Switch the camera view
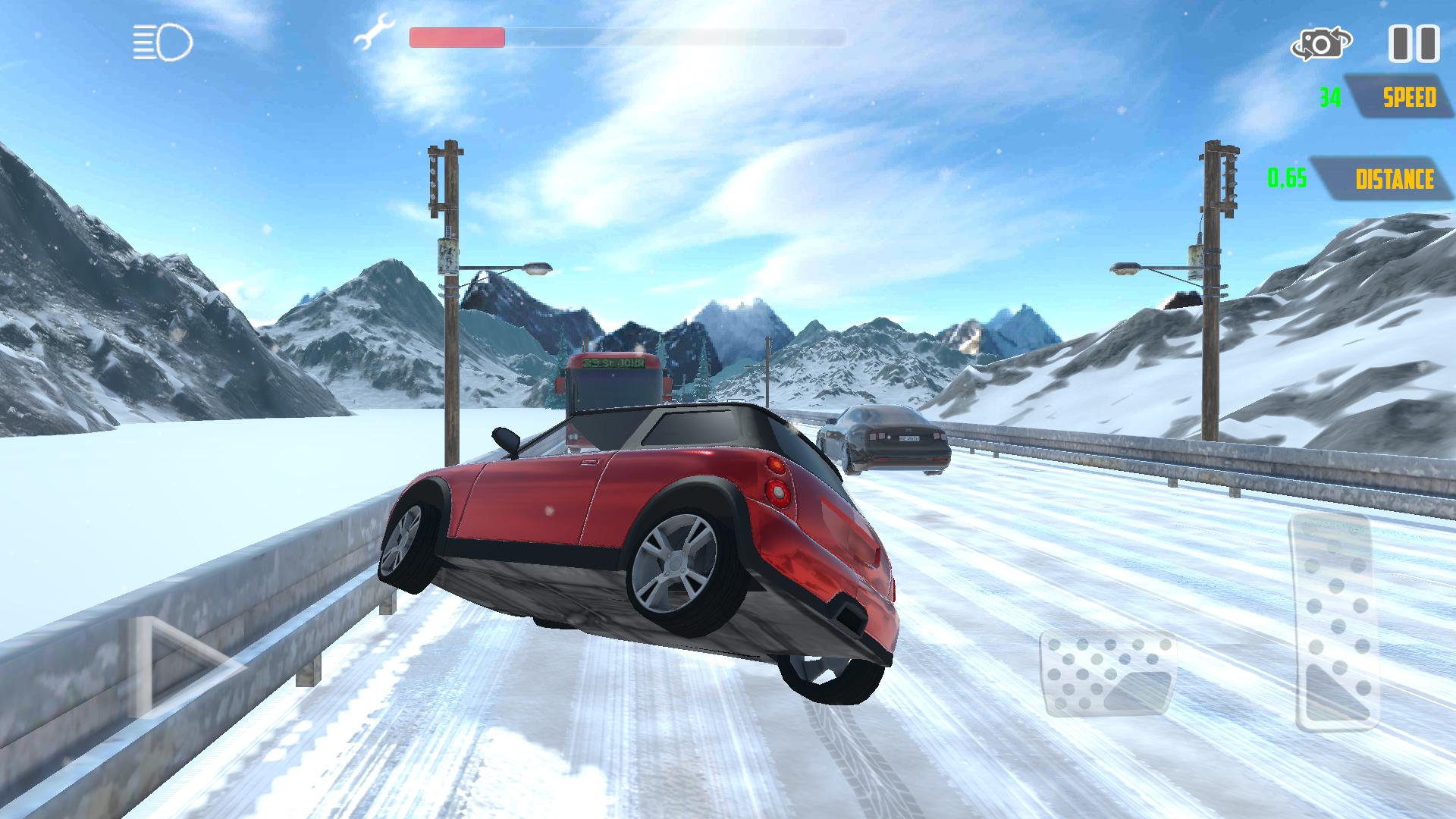 (1321, 44)
